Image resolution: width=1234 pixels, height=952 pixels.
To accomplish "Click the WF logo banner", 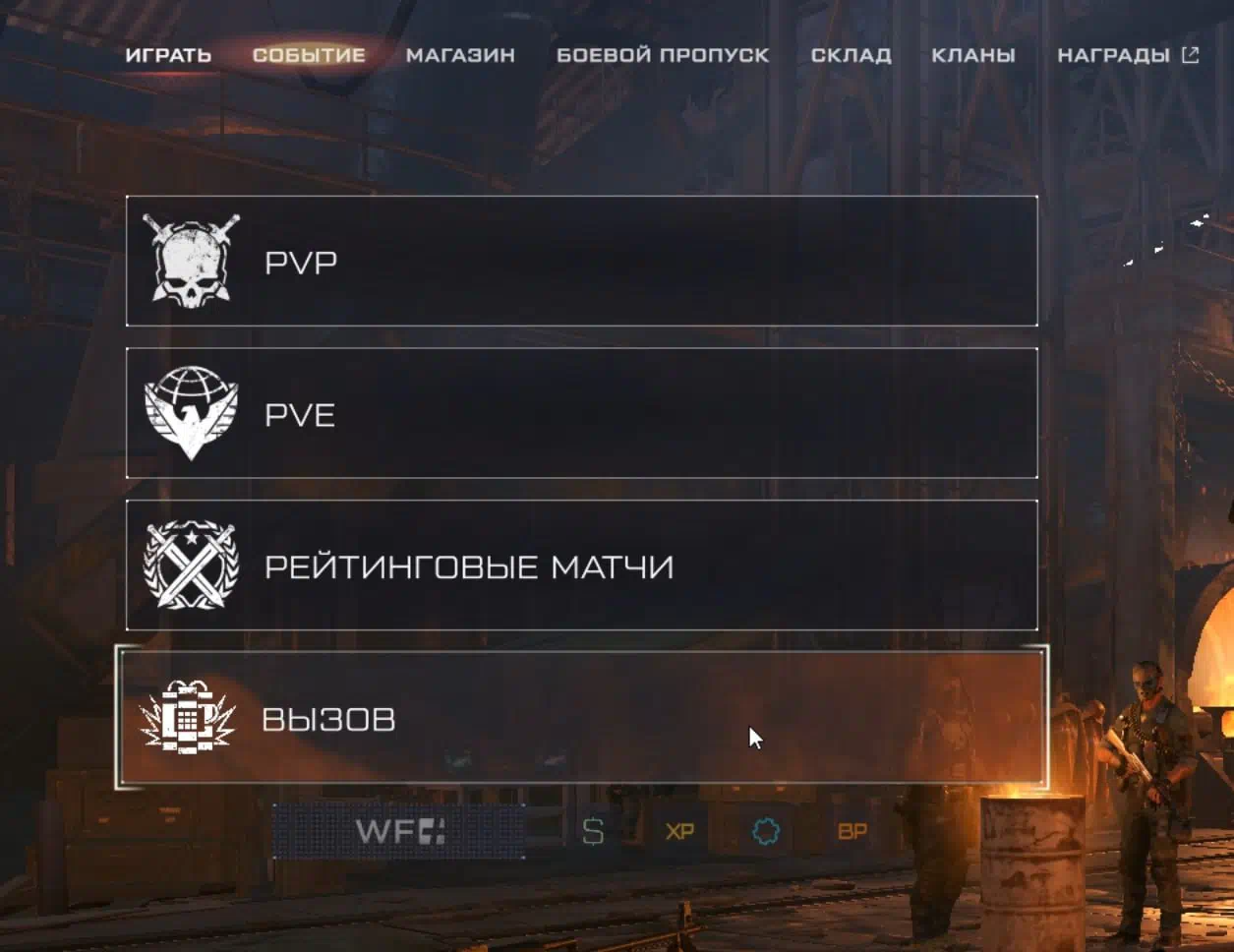I will coord(399,831).
